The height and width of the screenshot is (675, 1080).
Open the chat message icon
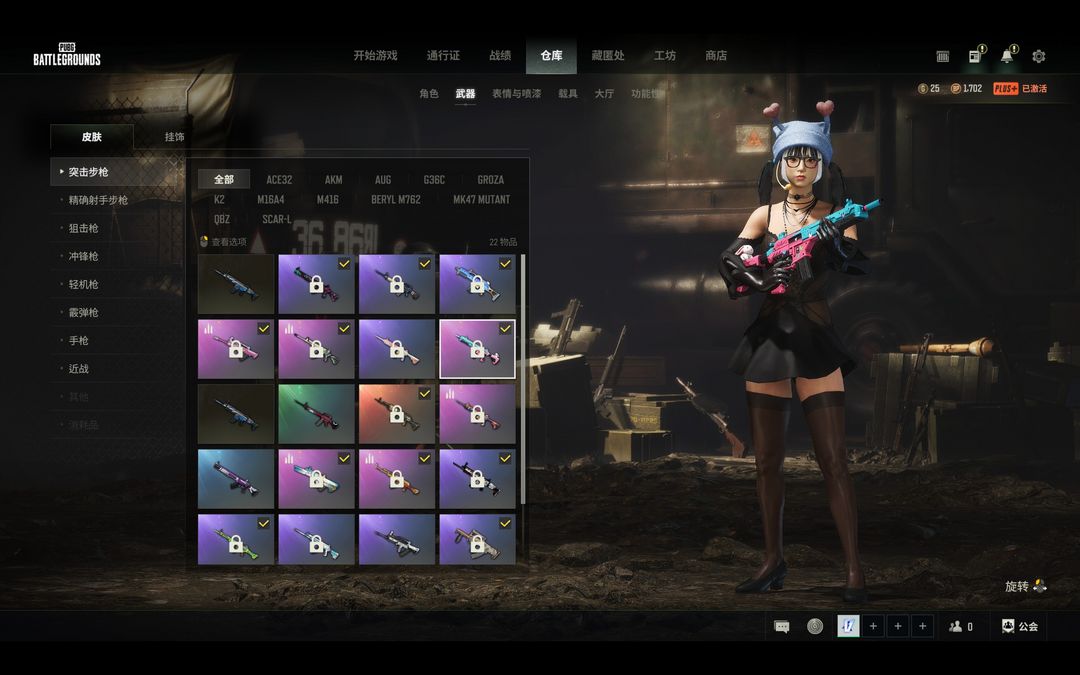[782, 627]
